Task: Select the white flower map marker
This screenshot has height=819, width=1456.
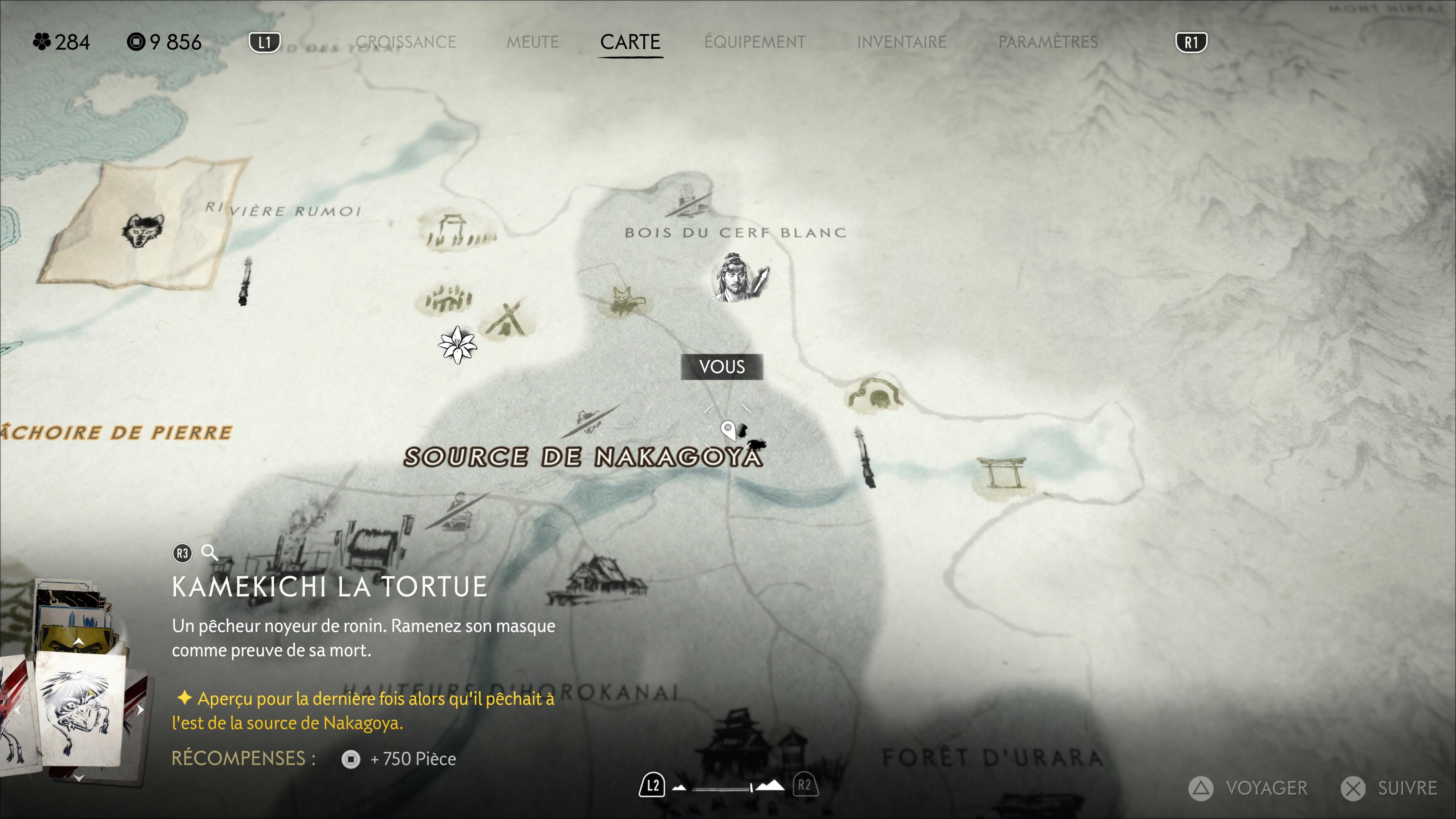Action: tap(457, 345)
